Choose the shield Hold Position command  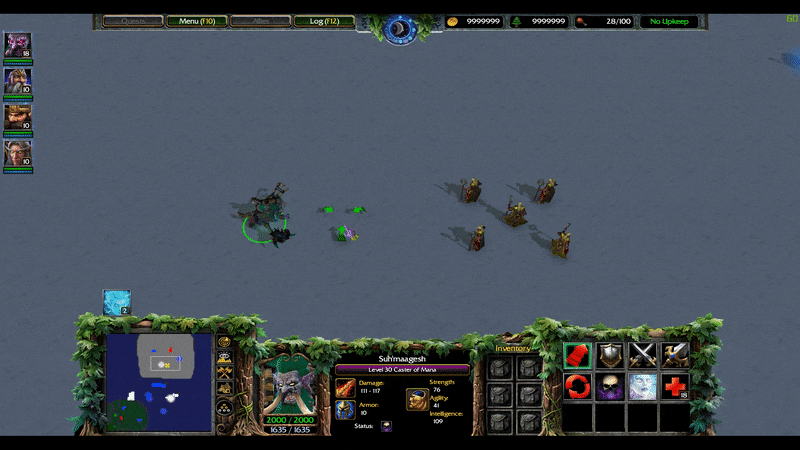pyautogui.click(x=609, y=355)
